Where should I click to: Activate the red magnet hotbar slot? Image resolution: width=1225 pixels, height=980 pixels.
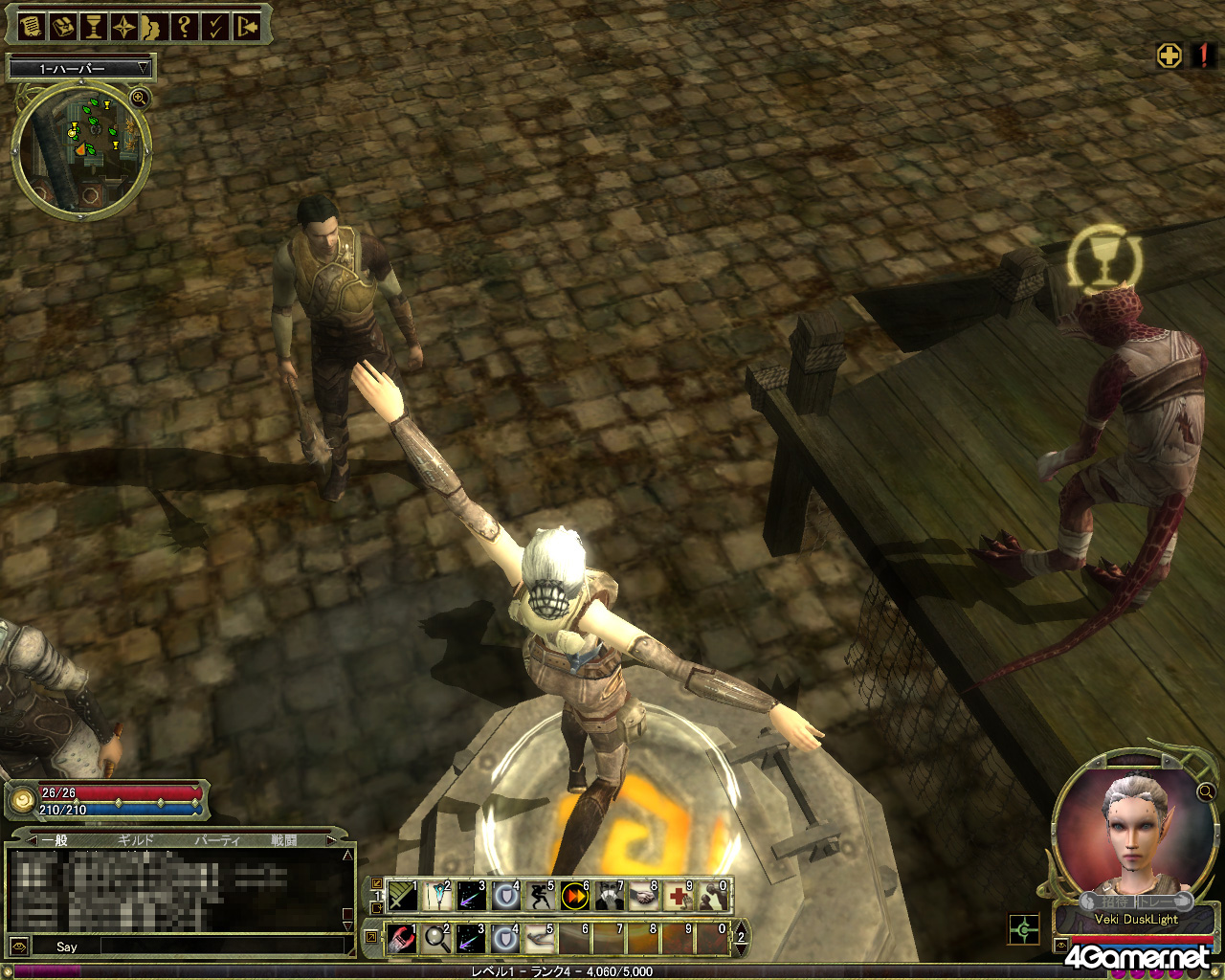403,939
